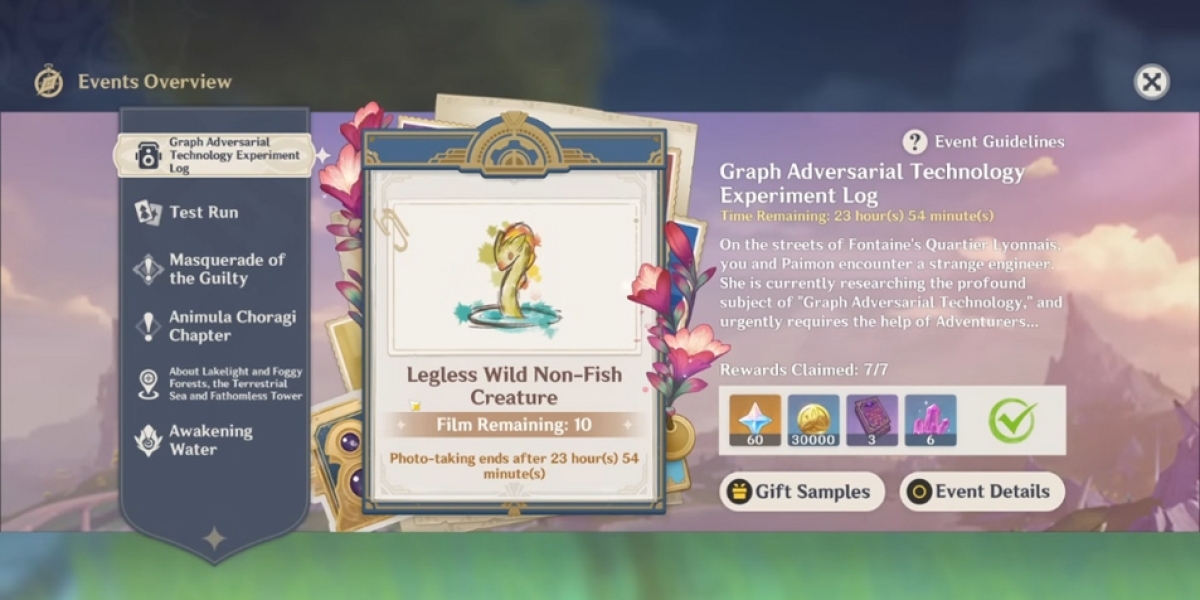
Task: Inspect the Primogem reward showing 60
Action: pos(754,420)
